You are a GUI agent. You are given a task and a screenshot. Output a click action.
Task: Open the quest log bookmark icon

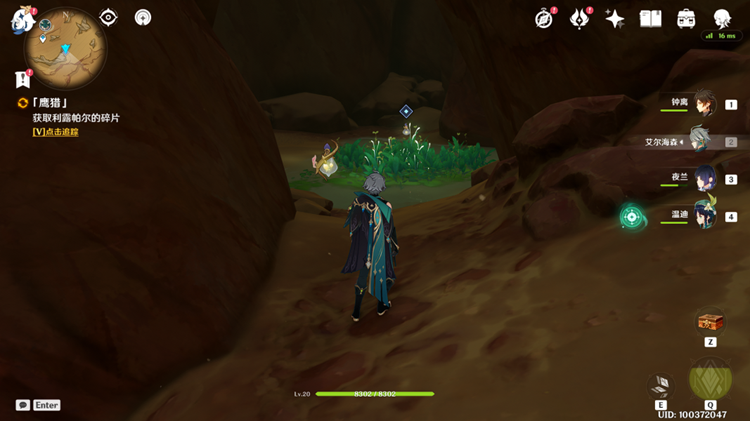coord(23,79)
